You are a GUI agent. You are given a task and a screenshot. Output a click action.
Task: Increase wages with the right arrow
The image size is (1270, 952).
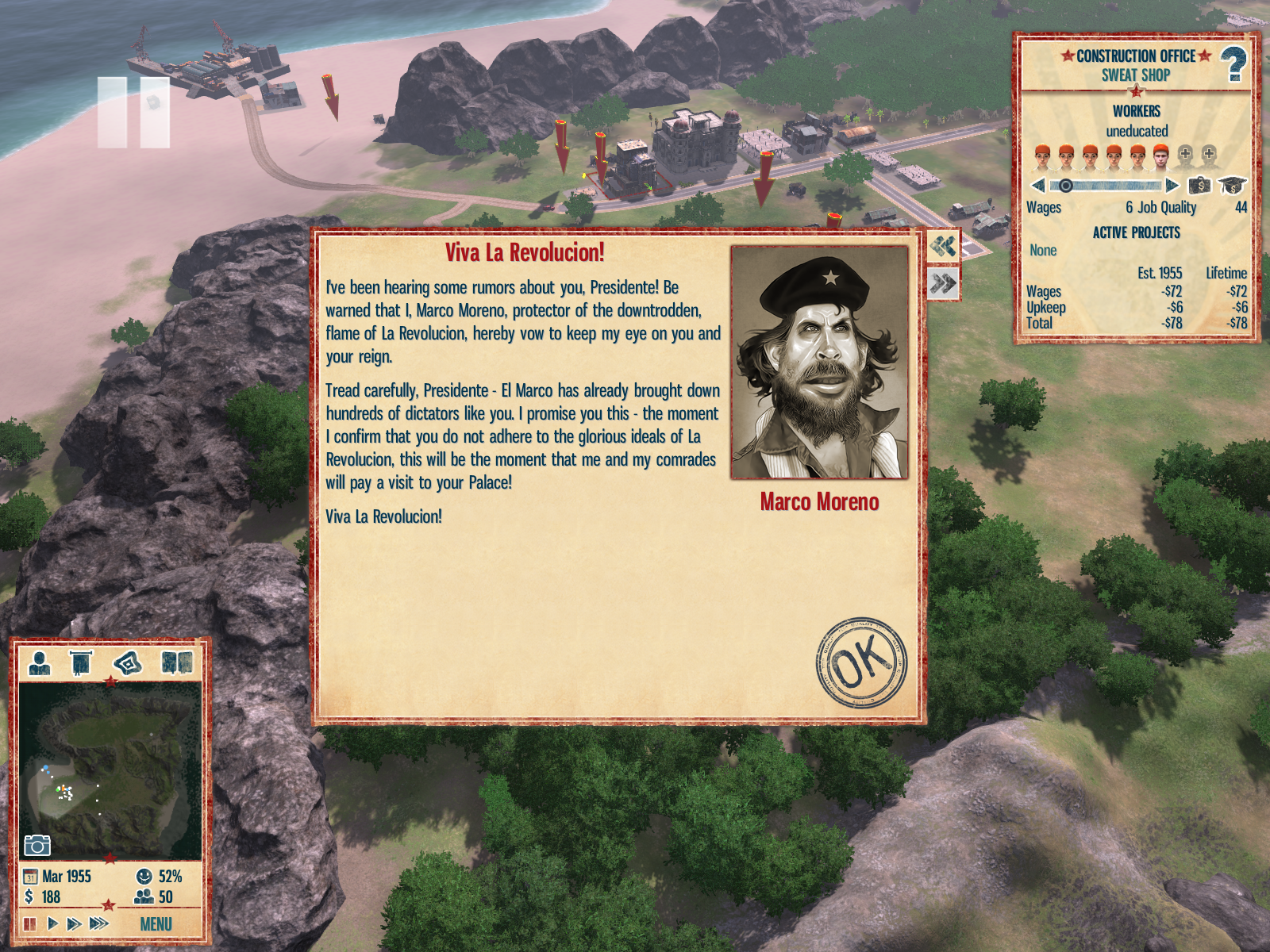pyautogui.click(x=1172, y=186)
